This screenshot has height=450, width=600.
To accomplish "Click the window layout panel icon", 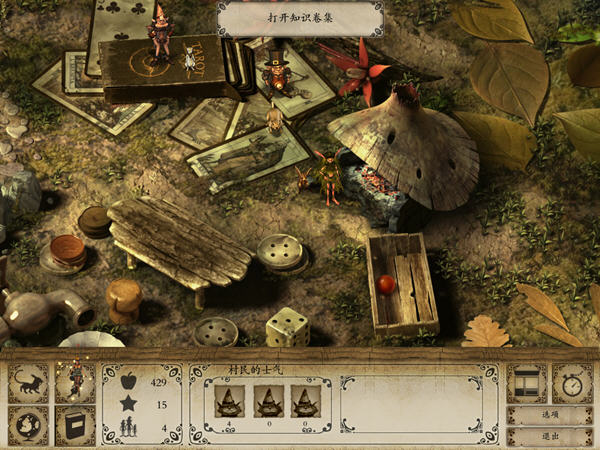I will pyautogui.click(x=527, y=383).
